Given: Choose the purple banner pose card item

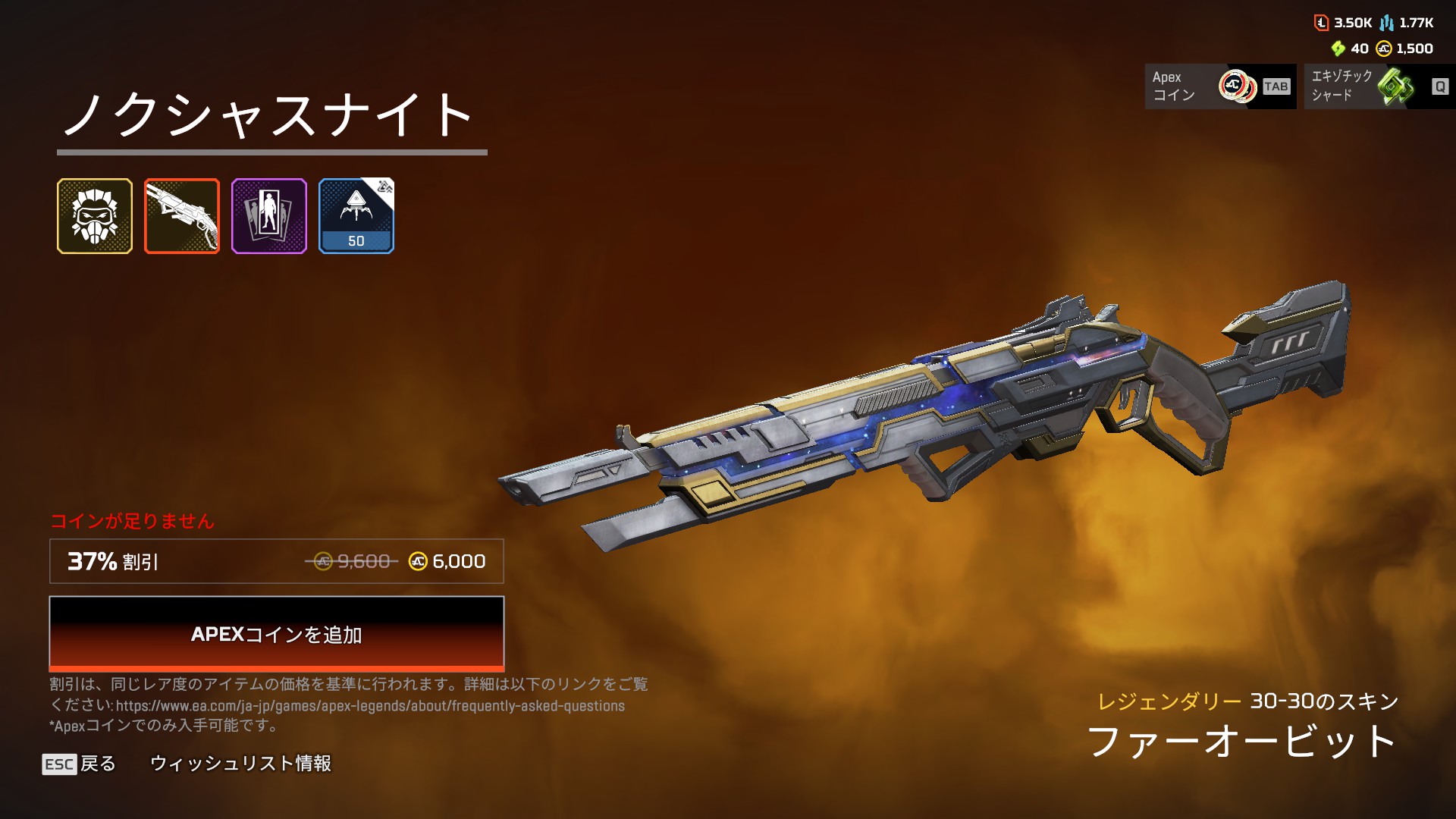Looking at the screenshot, I should click(269, 216).
